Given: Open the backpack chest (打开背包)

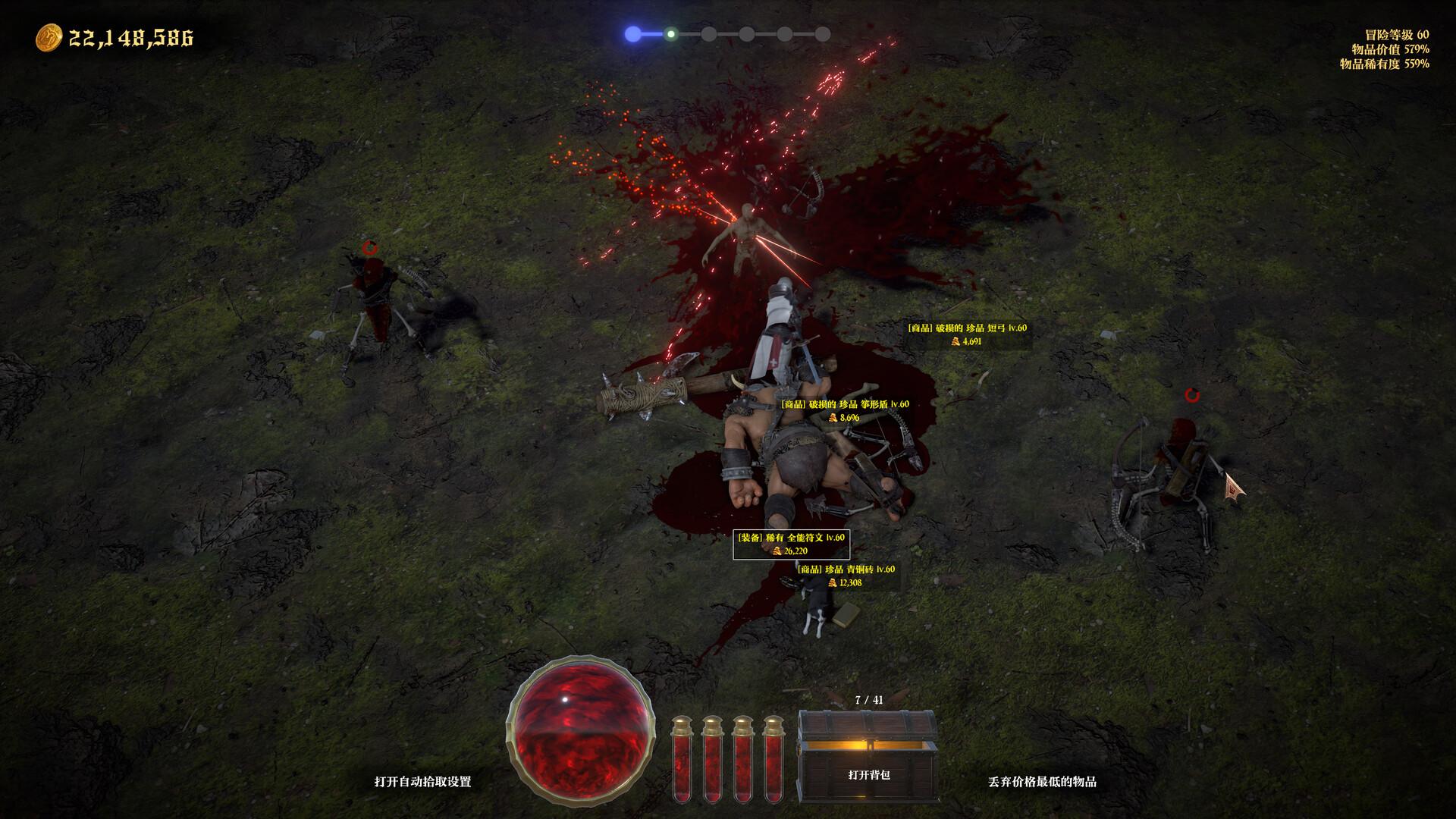Looking at the screenshot, I should pos(868,764).
